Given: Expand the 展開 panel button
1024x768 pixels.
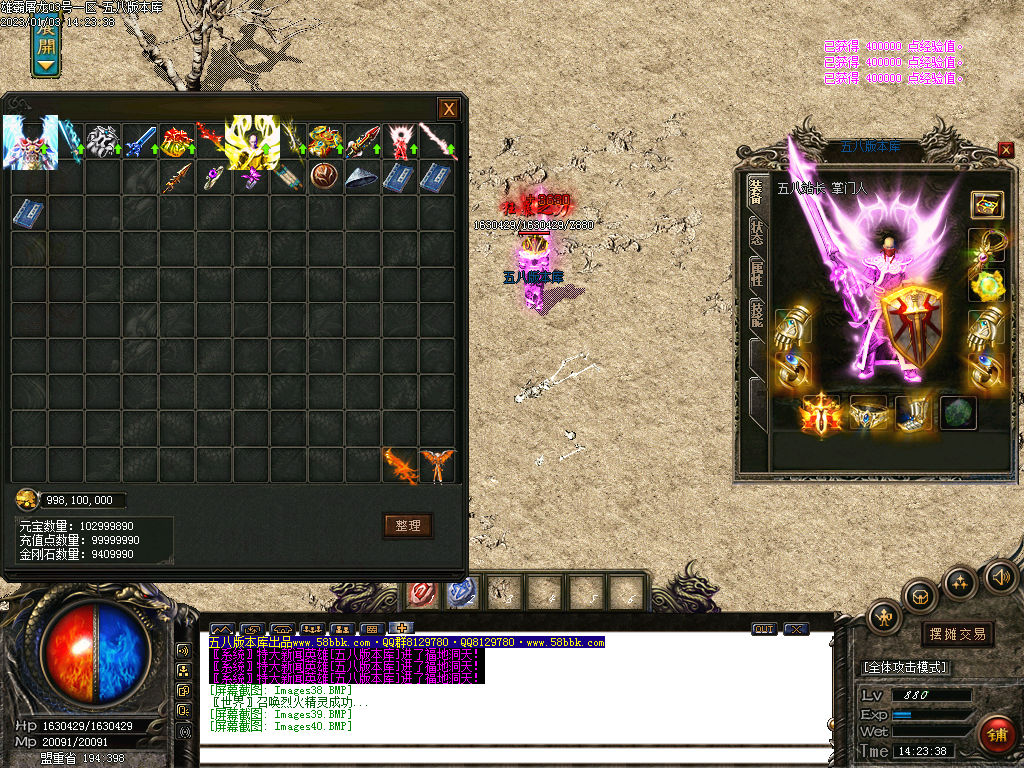Looking at the screenshot, I should point(46,45).
